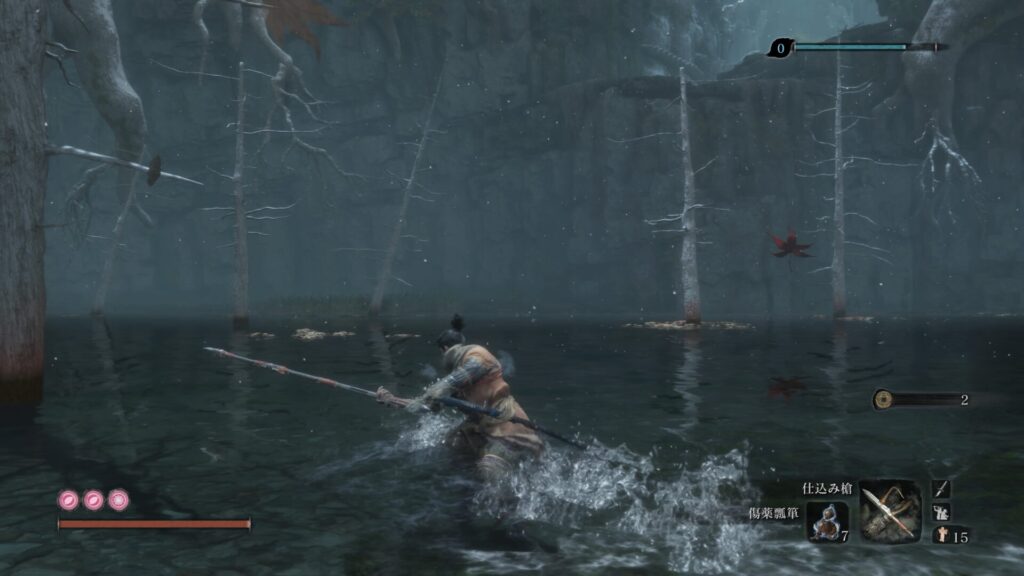Click the small sword combat art icon

[942, 489]
